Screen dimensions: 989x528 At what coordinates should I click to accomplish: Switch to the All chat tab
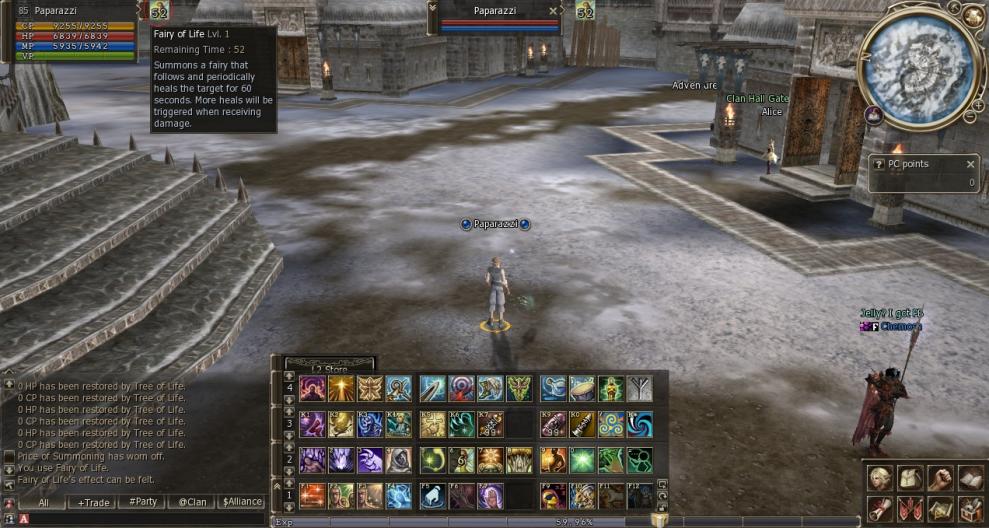tap(44, 502)
